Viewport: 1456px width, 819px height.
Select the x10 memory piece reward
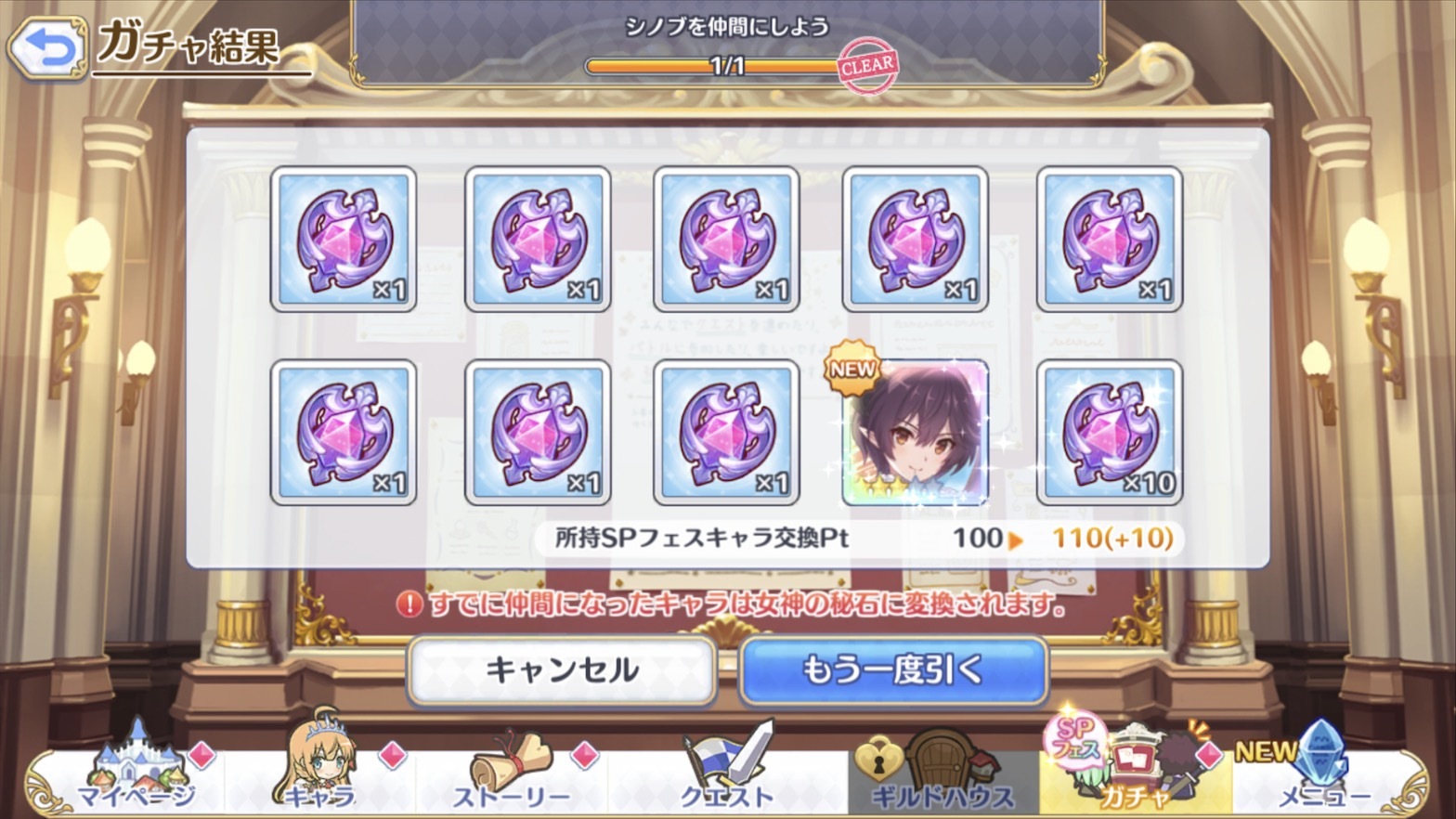1111,434
